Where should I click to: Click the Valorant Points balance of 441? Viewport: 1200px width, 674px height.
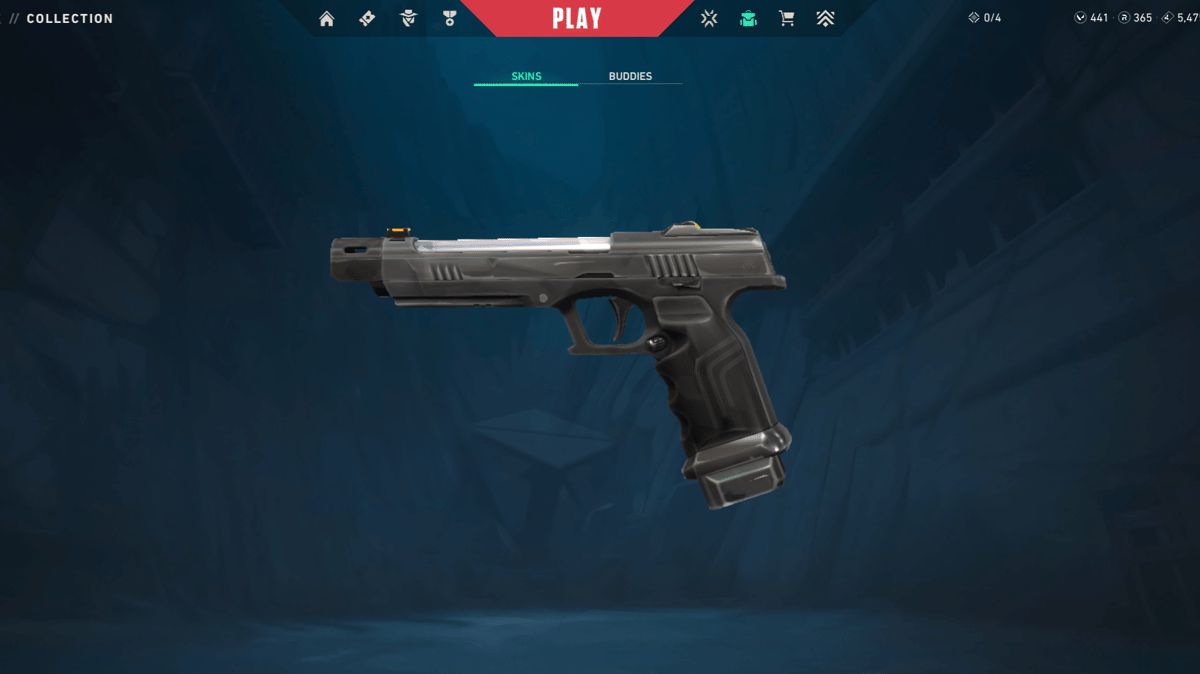pyautogui.click(x=1091, y=18)
